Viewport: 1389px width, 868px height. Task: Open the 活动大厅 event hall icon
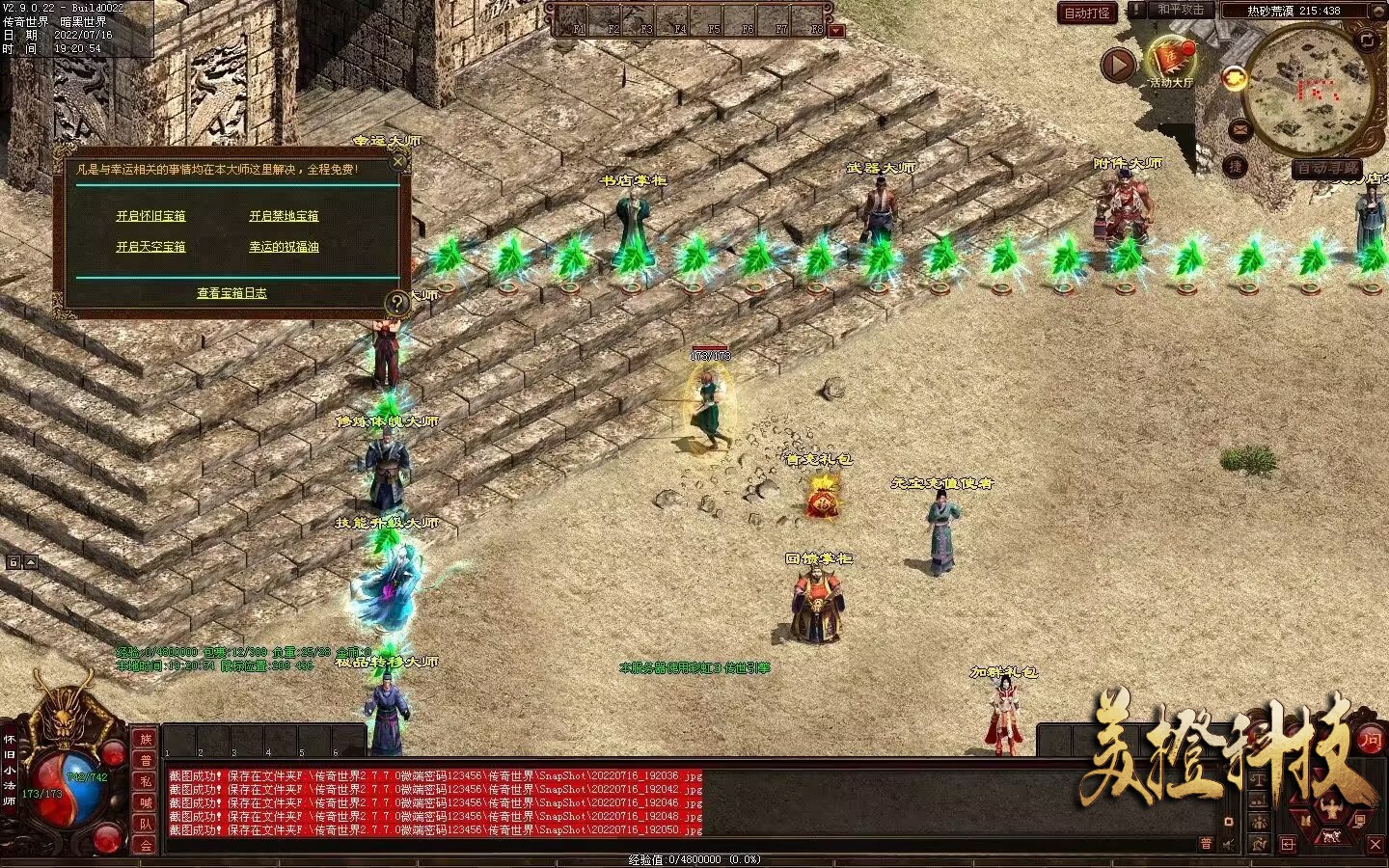[1171, 60]
